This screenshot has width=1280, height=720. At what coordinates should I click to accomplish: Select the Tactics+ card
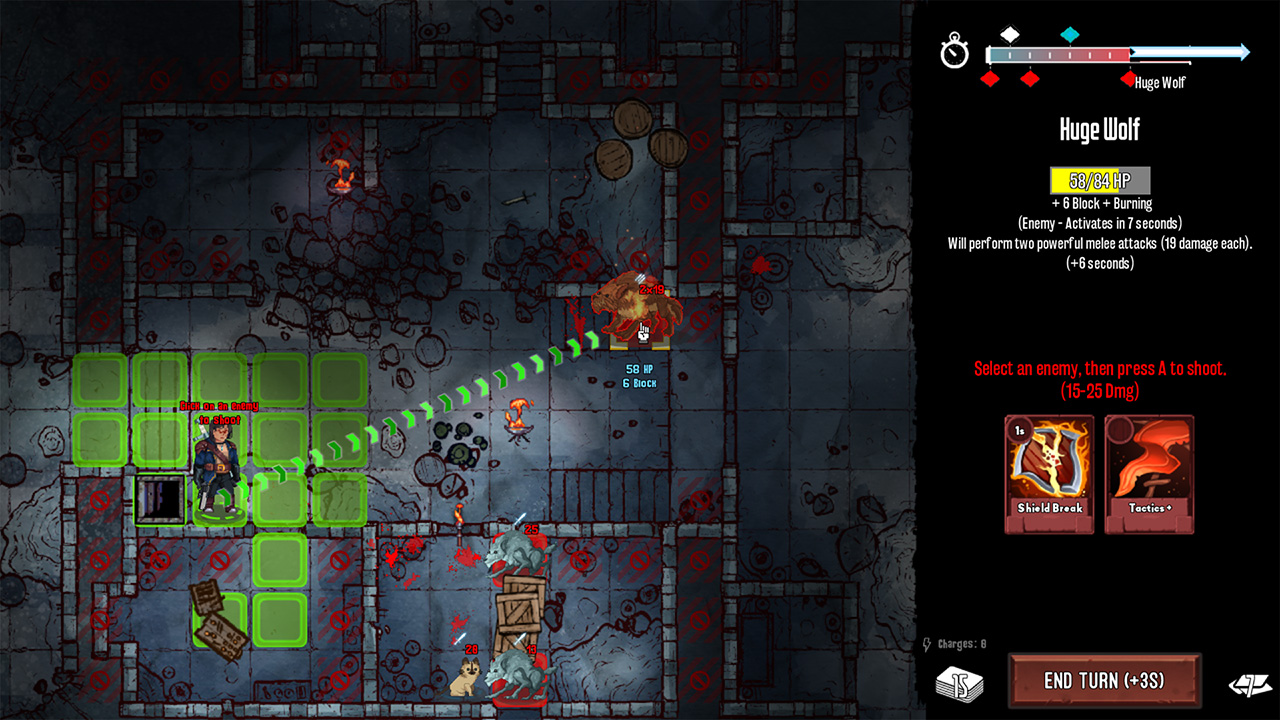(1148, 475)
